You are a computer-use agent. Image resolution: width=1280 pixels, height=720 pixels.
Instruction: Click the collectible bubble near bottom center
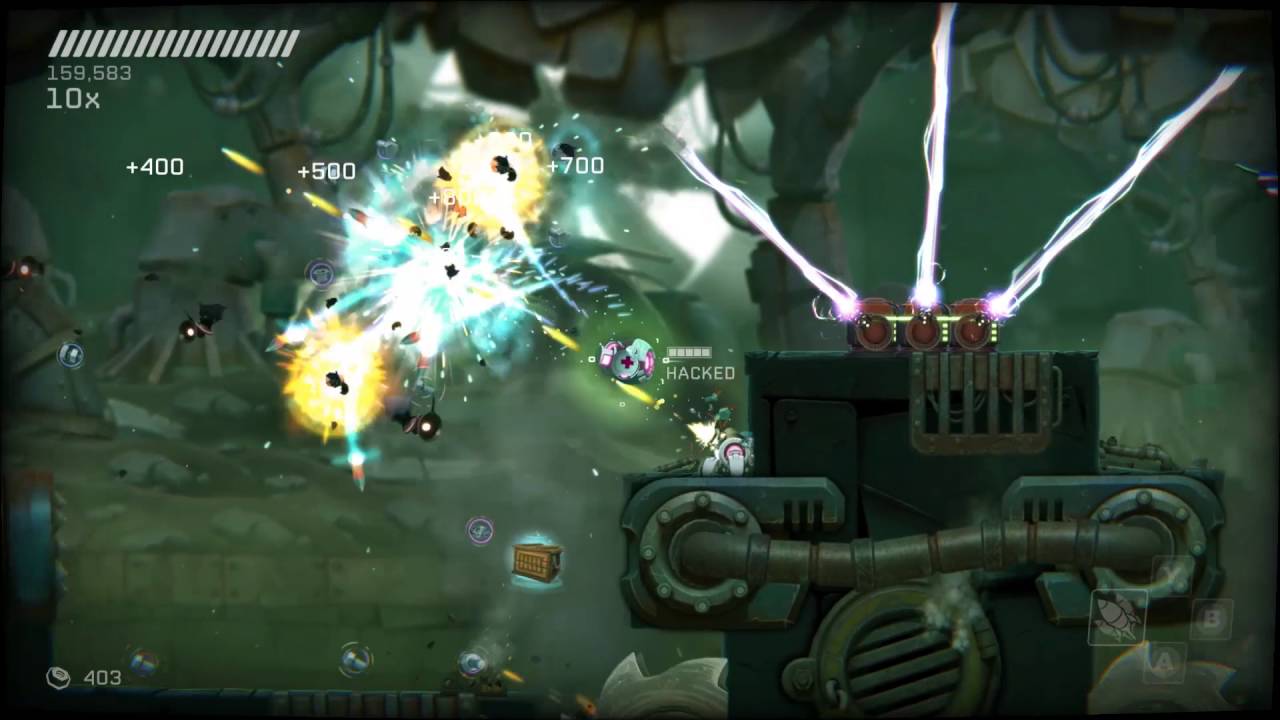(x=471, y=663)
